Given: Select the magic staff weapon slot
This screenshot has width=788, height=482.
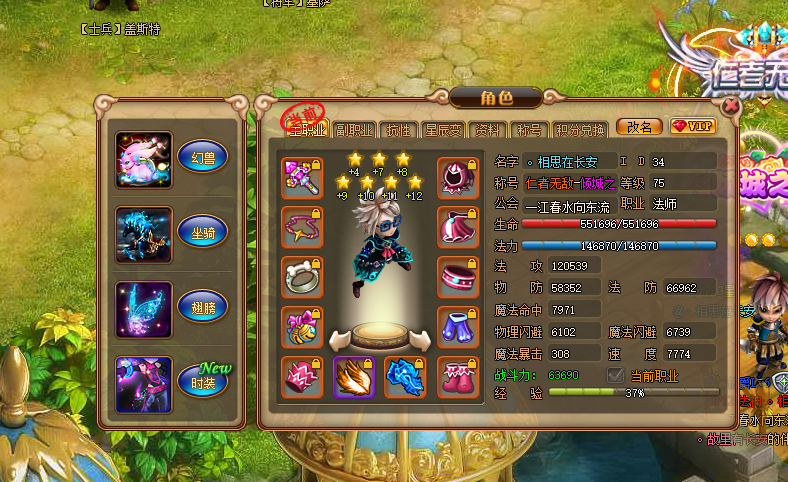Looking at the screenshot, I should (301, 177).
